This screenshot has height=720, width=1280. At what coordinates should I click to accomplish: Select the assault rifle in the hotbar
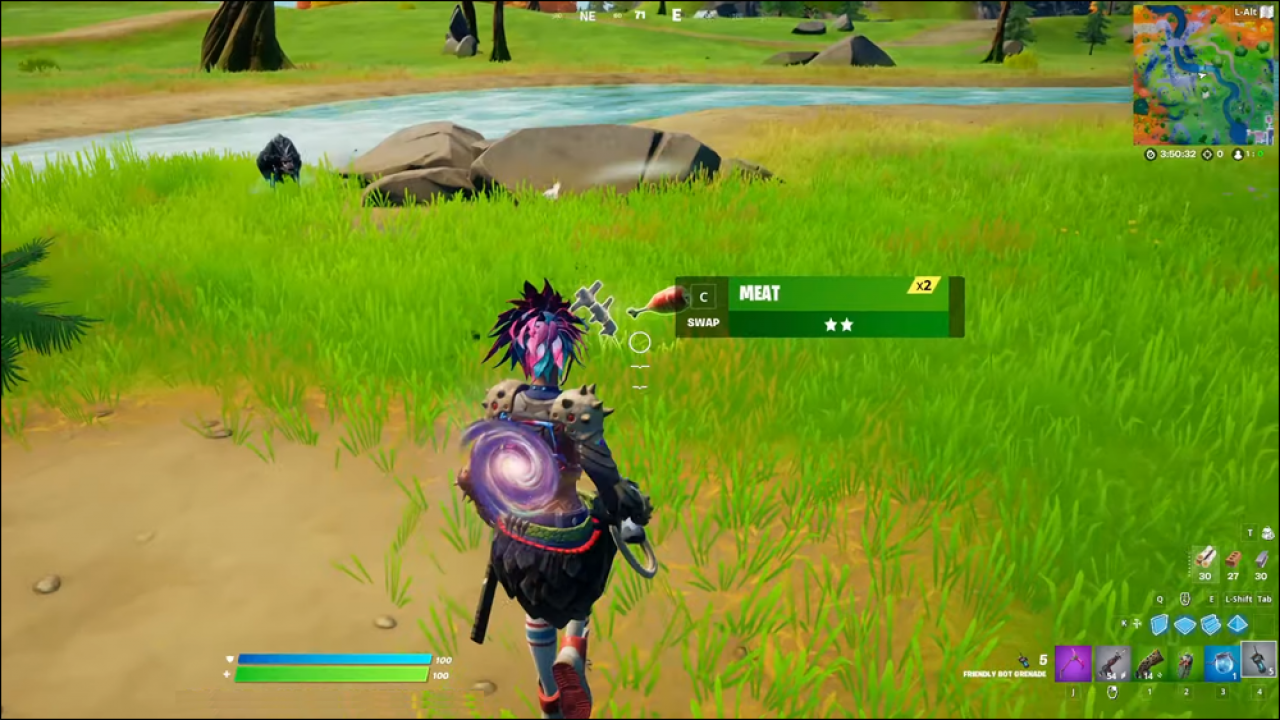click(x=1113, y=663)
